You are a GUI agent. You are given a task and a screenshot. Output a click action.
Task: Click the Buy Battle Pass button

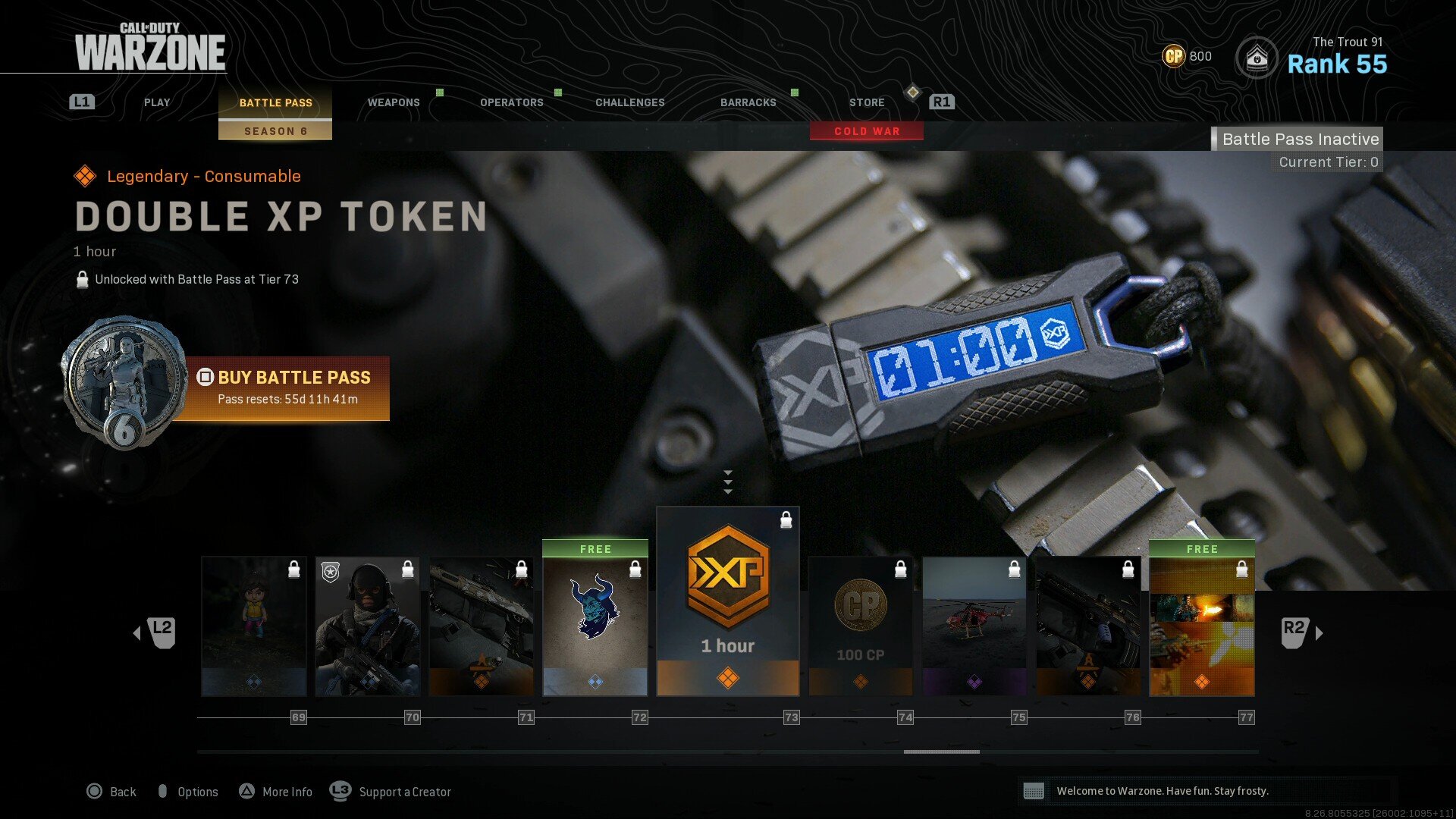(x=287, y=388)
